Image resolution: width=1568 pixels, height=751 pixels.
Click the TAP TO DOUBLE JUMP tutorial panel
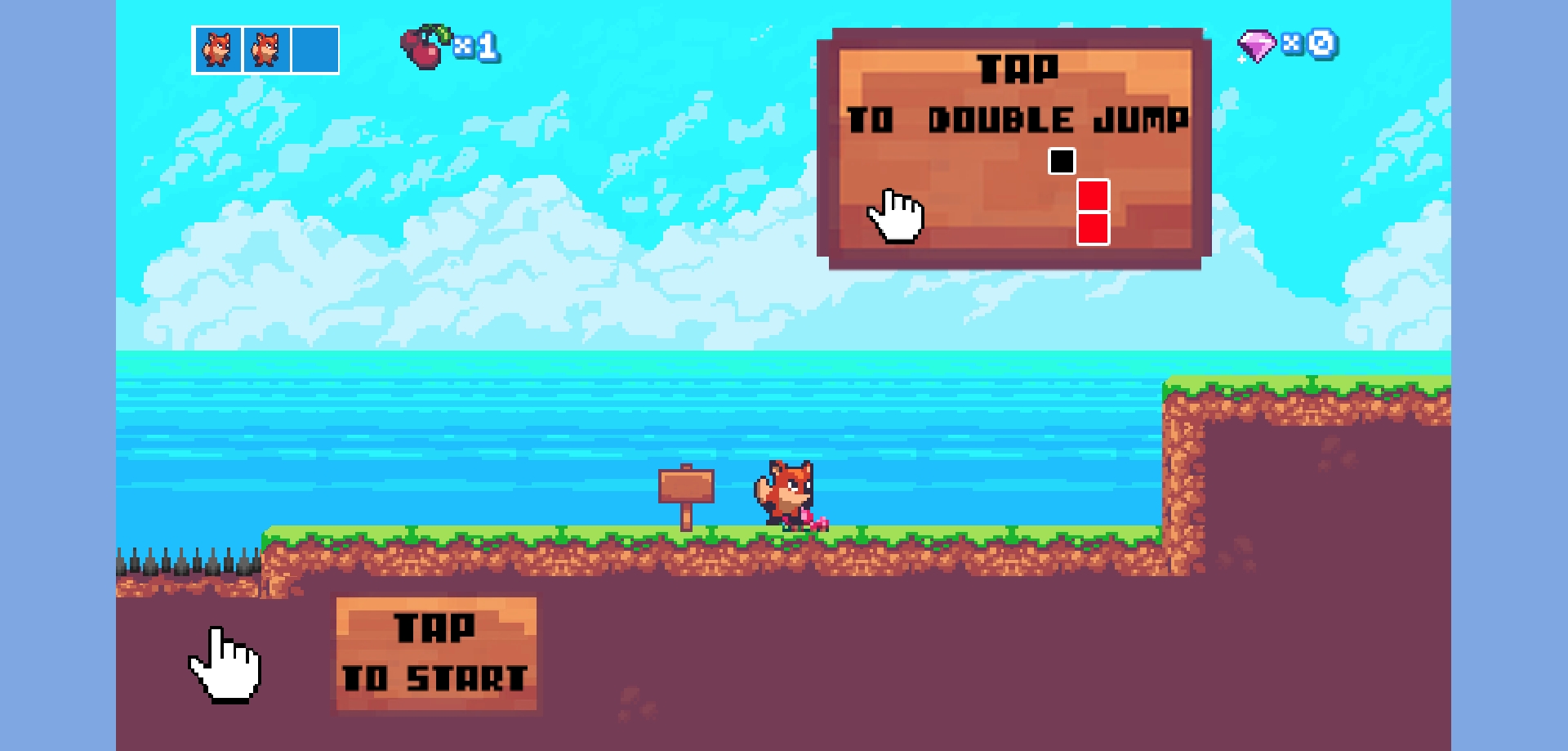[x=1014, y=149]
